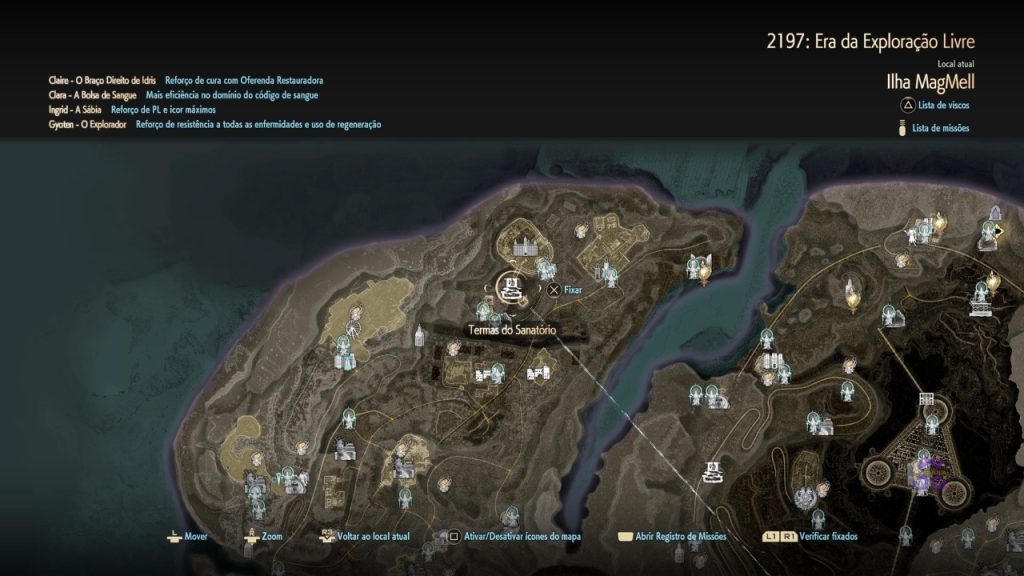1024x576 pixels.
Task: Select the large sanatorium building map icon
Action: [525, 245]
